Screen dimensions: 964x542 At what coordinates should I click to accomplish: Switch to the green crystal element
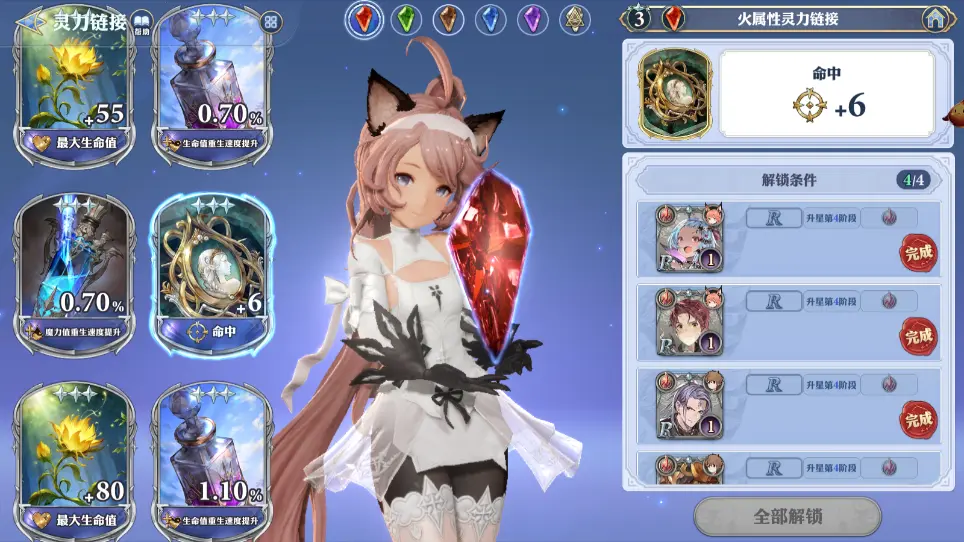pos(405,19)
